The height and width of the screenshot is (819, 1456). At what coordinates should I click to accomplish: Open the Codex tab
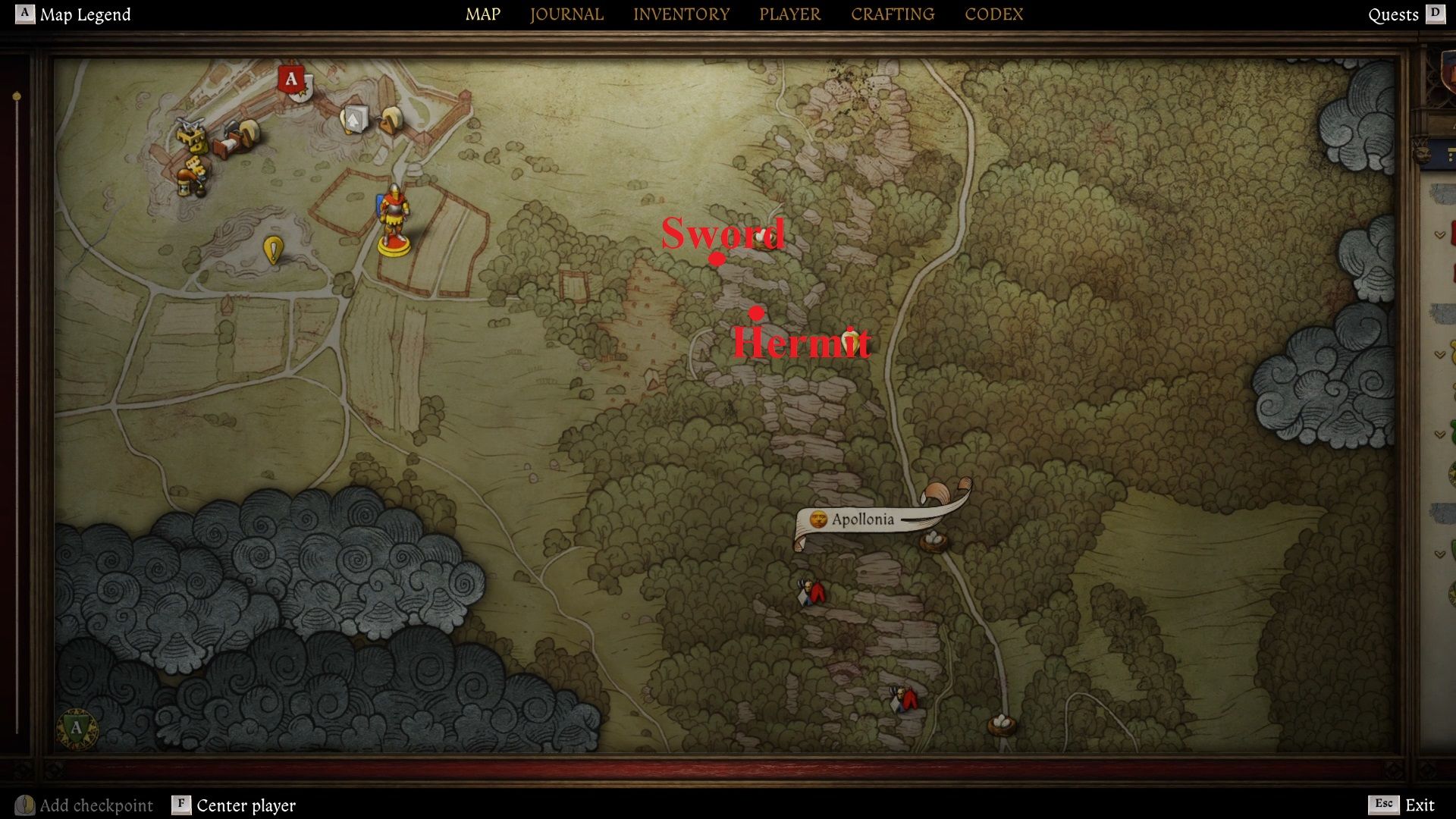pos(993,14)
